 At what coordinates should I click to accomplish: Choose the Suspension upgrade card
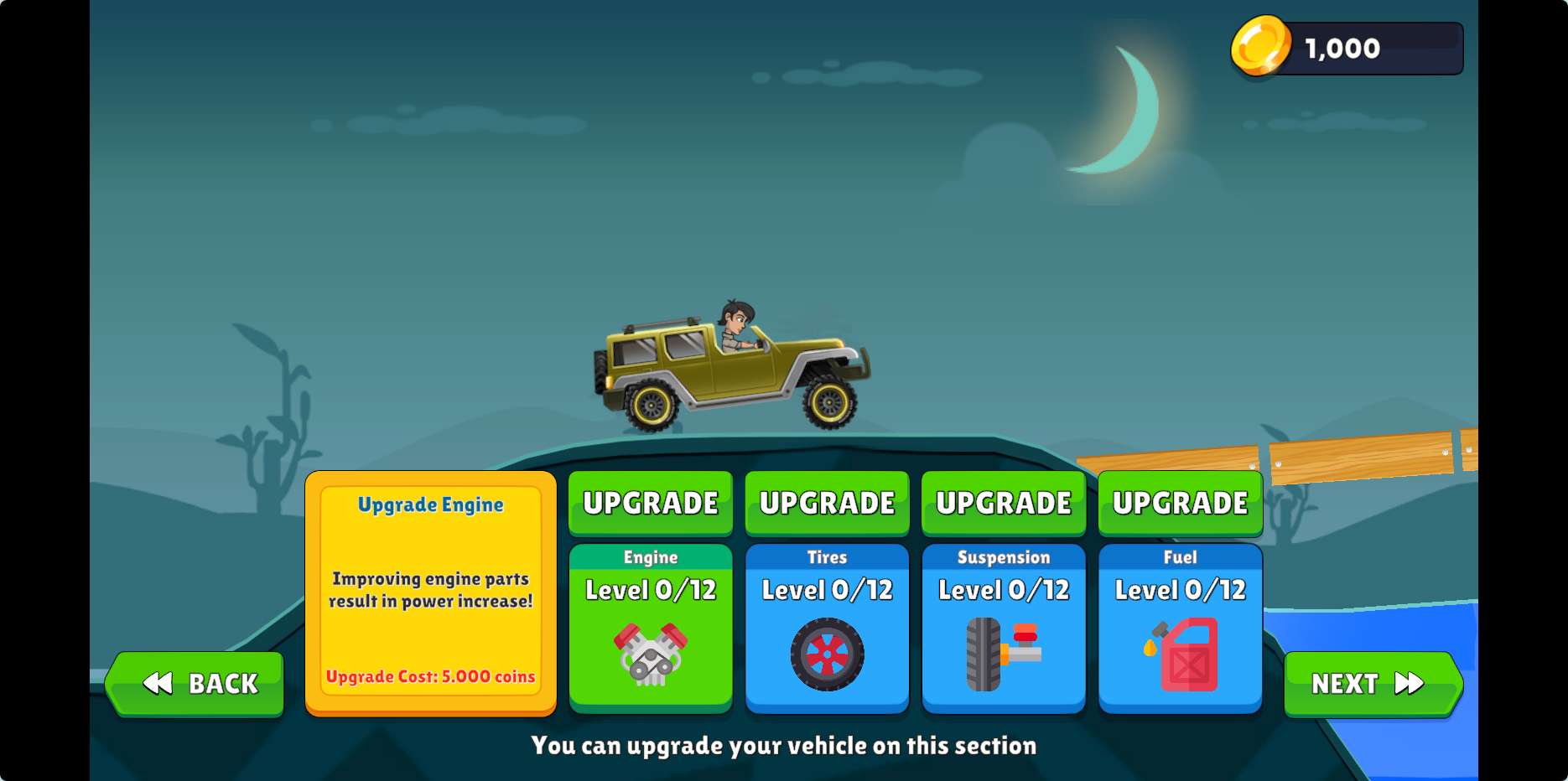(1004, 628)
